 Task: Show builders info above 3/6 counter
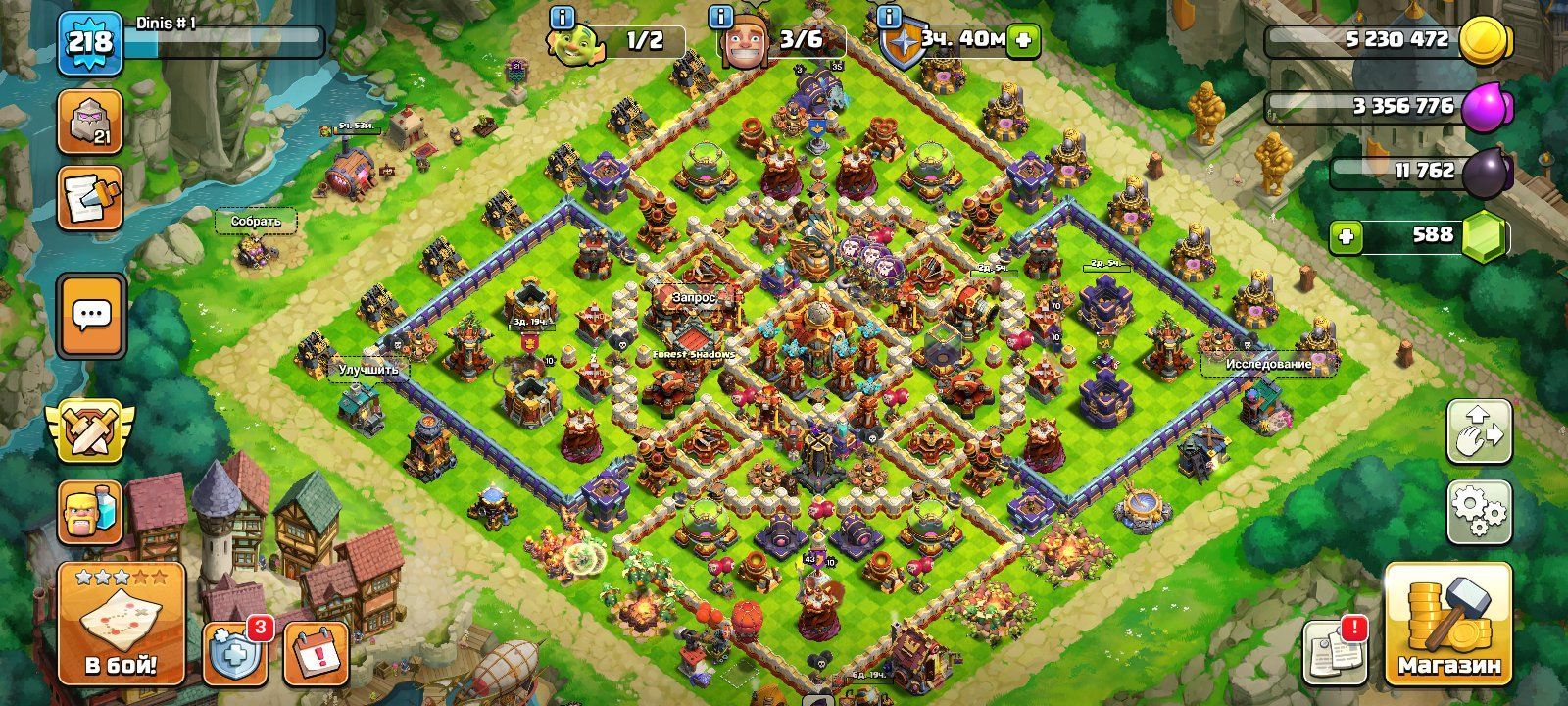point(722,17)
